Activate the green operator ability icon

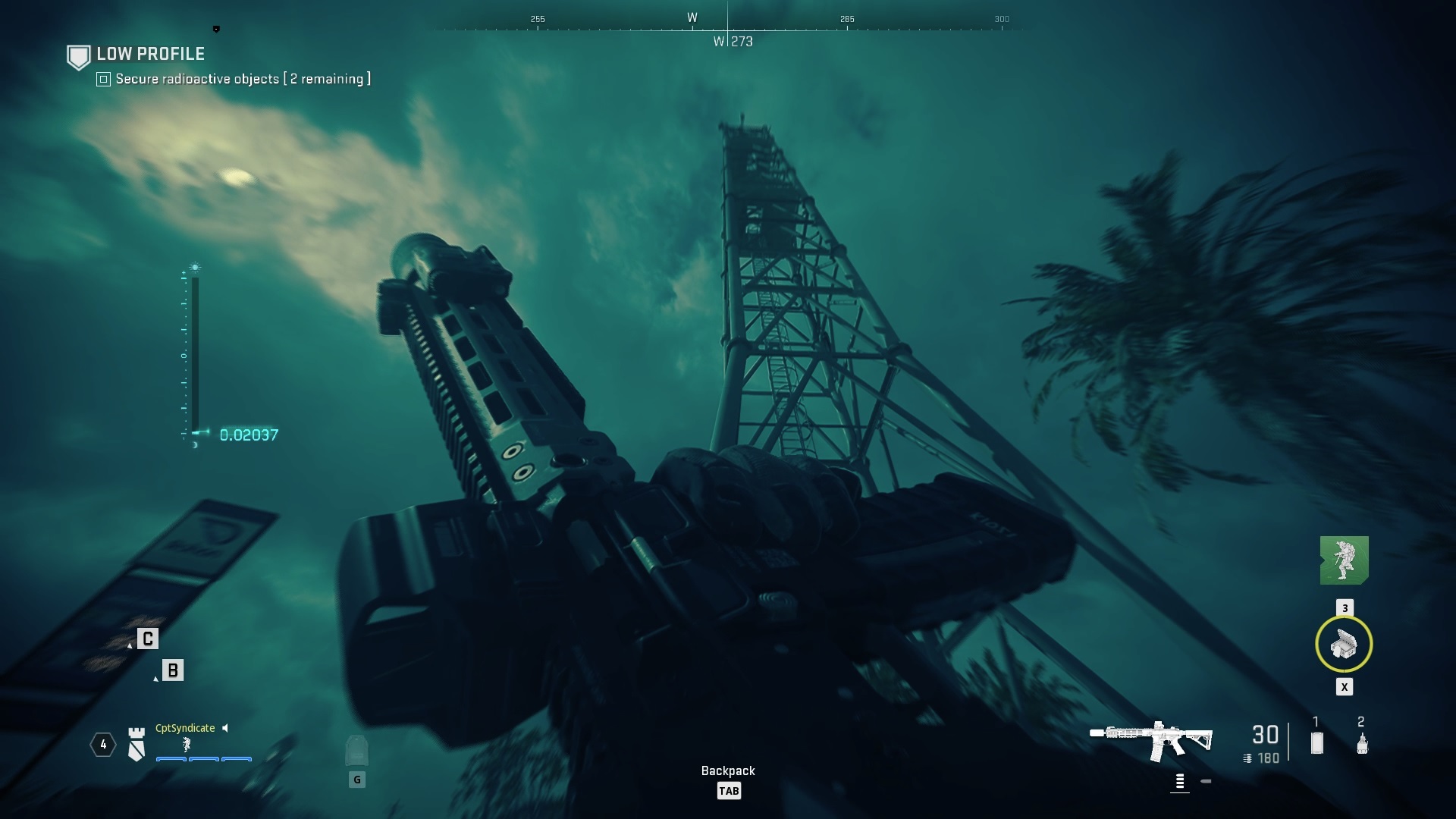[1344, 560]
